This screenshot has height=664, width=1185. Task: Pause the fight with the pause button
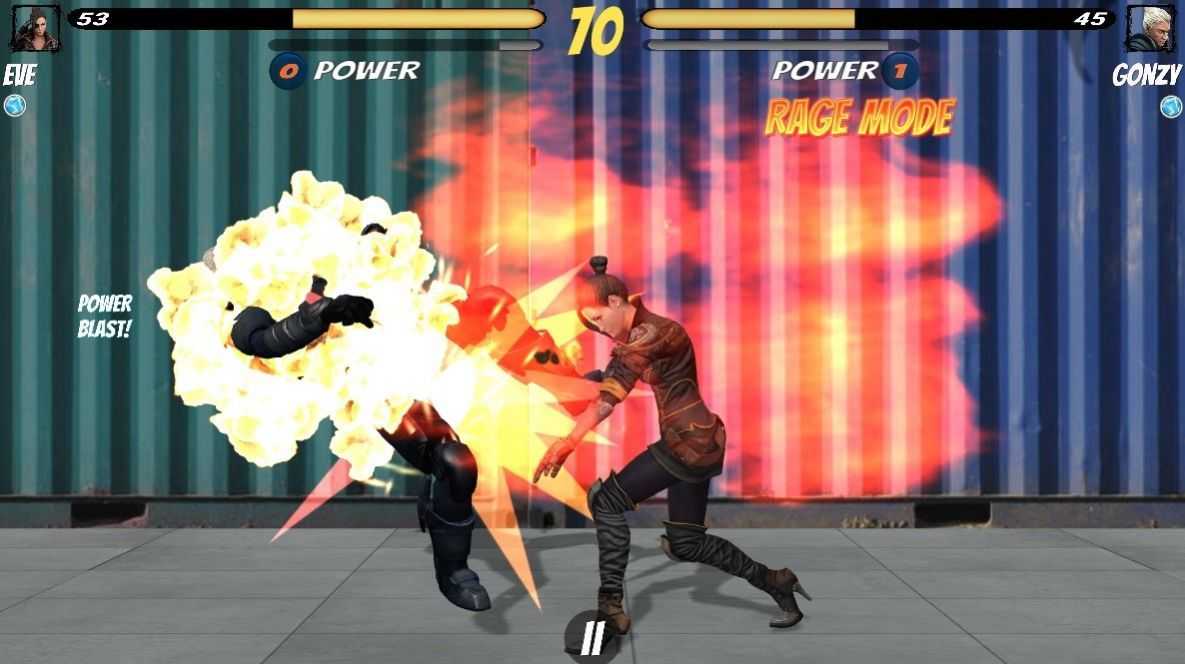(x=593, y=637)
